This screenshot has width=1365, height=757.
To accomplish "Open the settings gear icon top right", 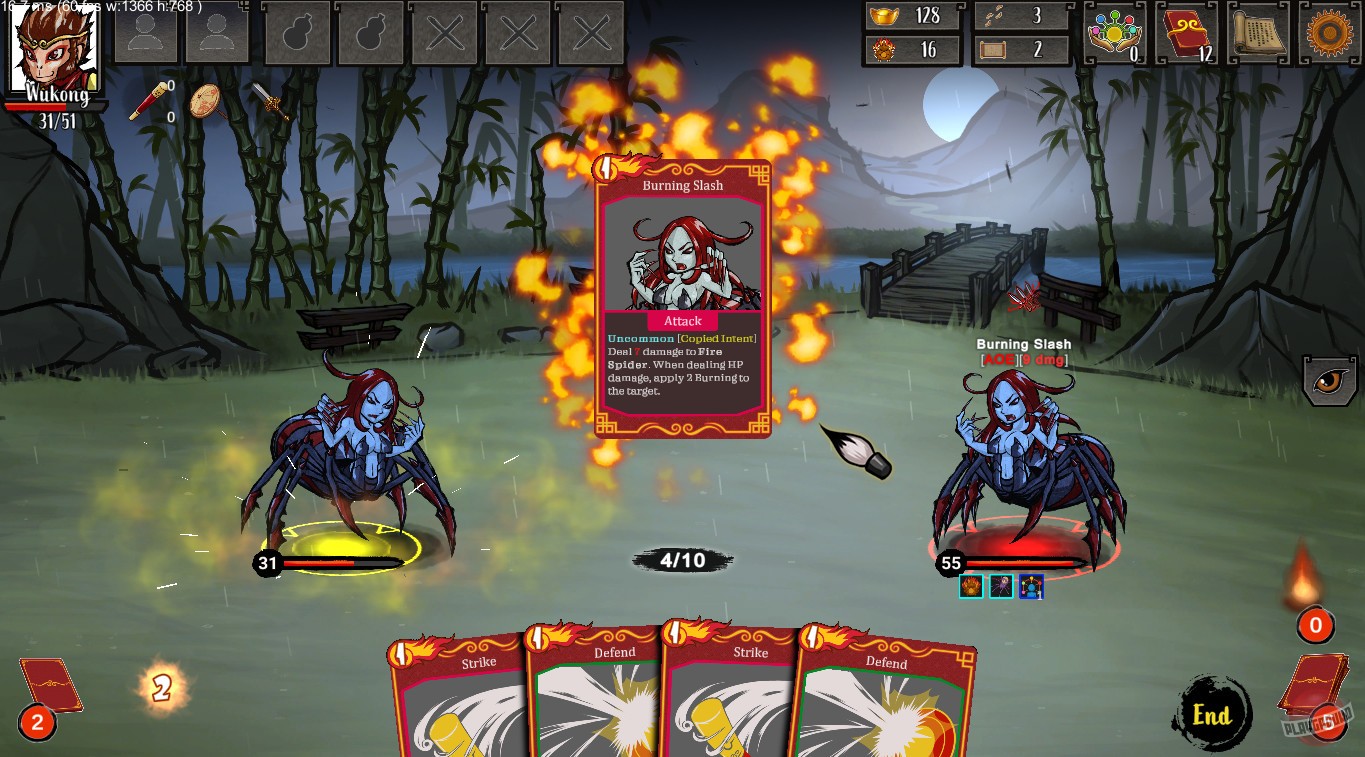I will (x=1327, y=31).
